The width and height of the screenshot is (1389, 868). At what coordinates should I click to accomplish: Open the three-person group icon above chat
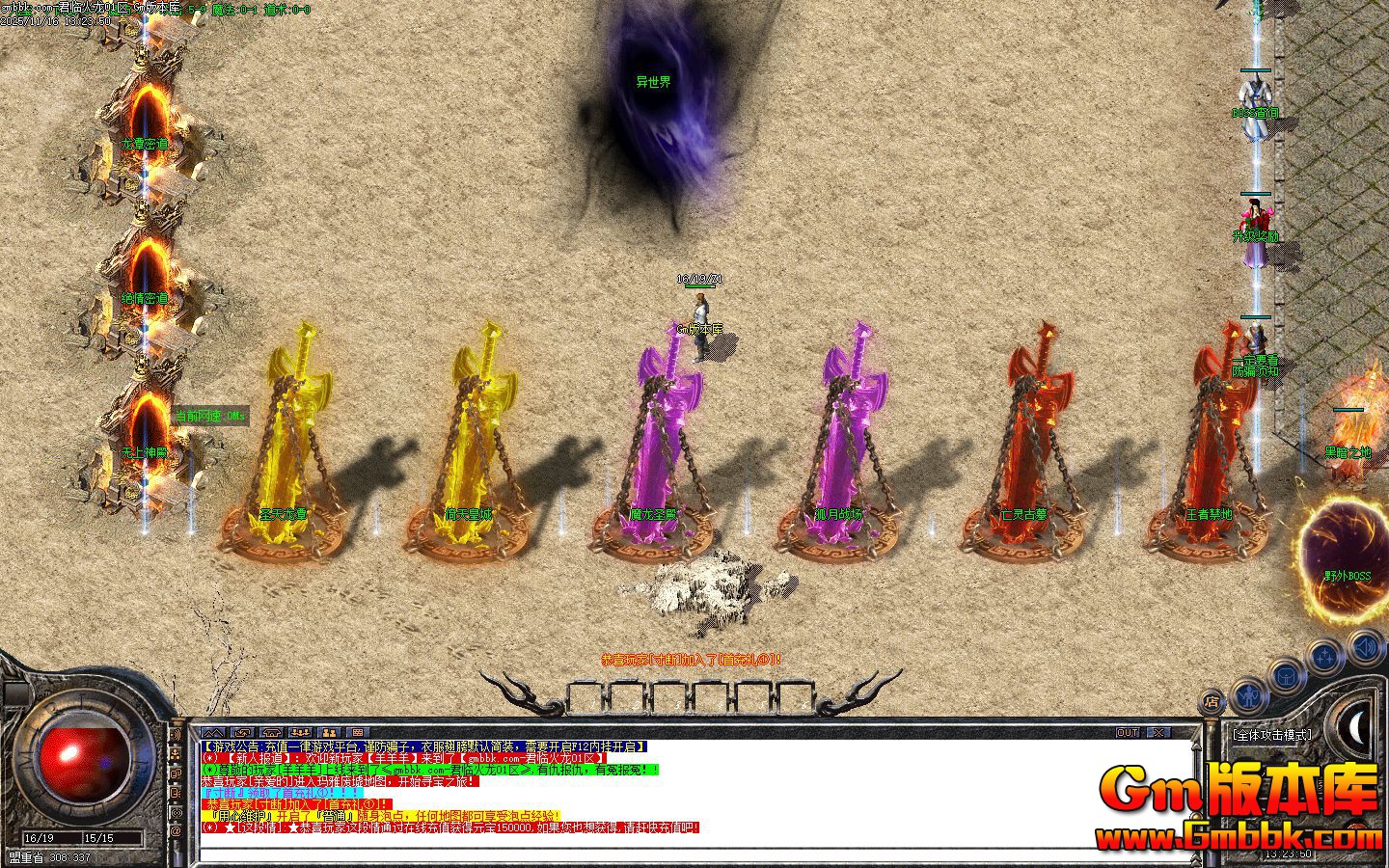point(300,733)
